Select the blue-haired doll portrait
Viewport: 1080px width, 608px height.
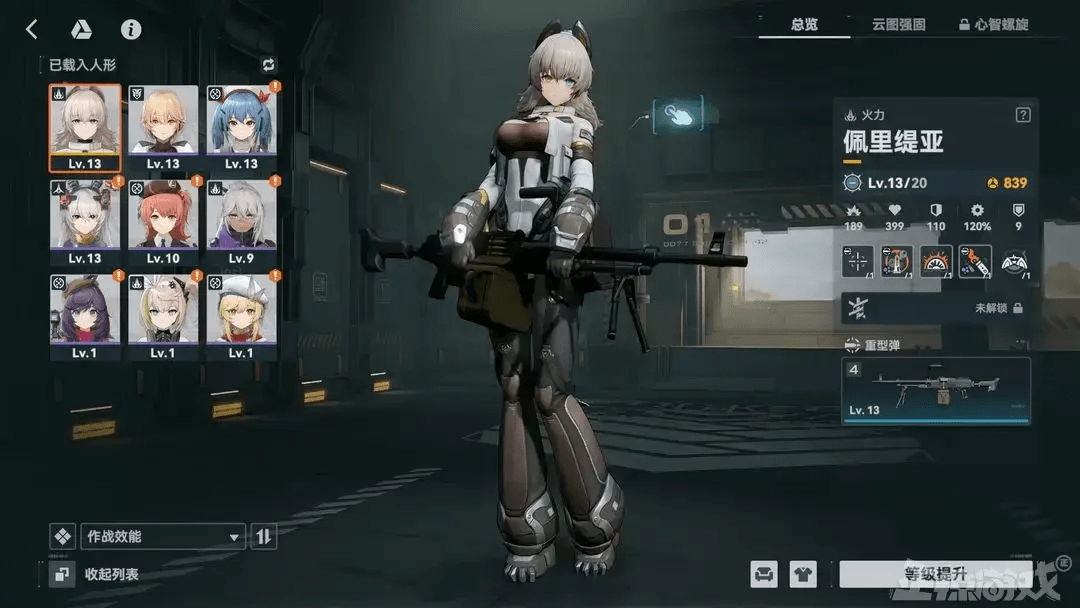pos(241,127)
